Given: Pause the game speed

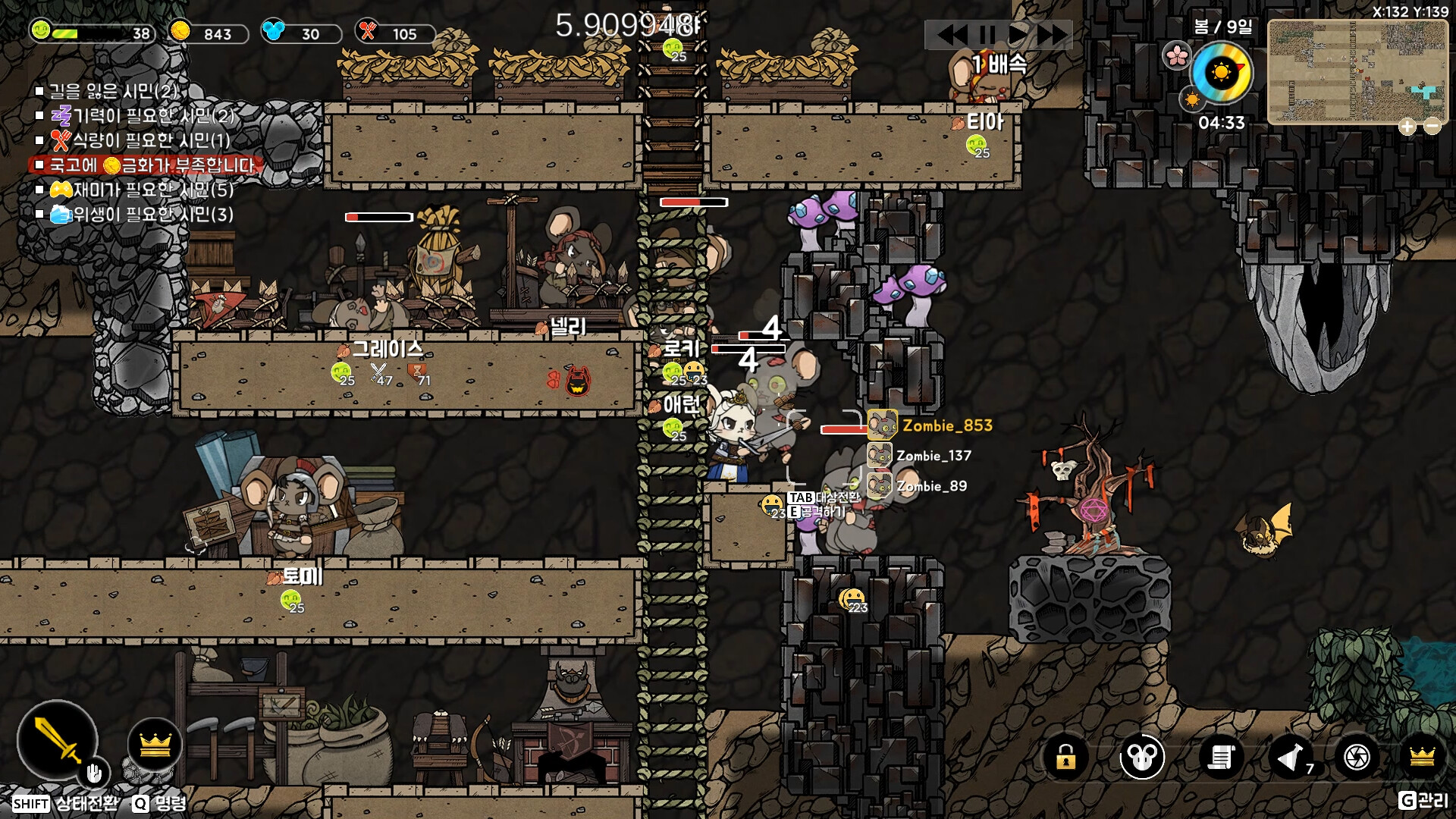Looking at the screenshot, I should (987, 35).
